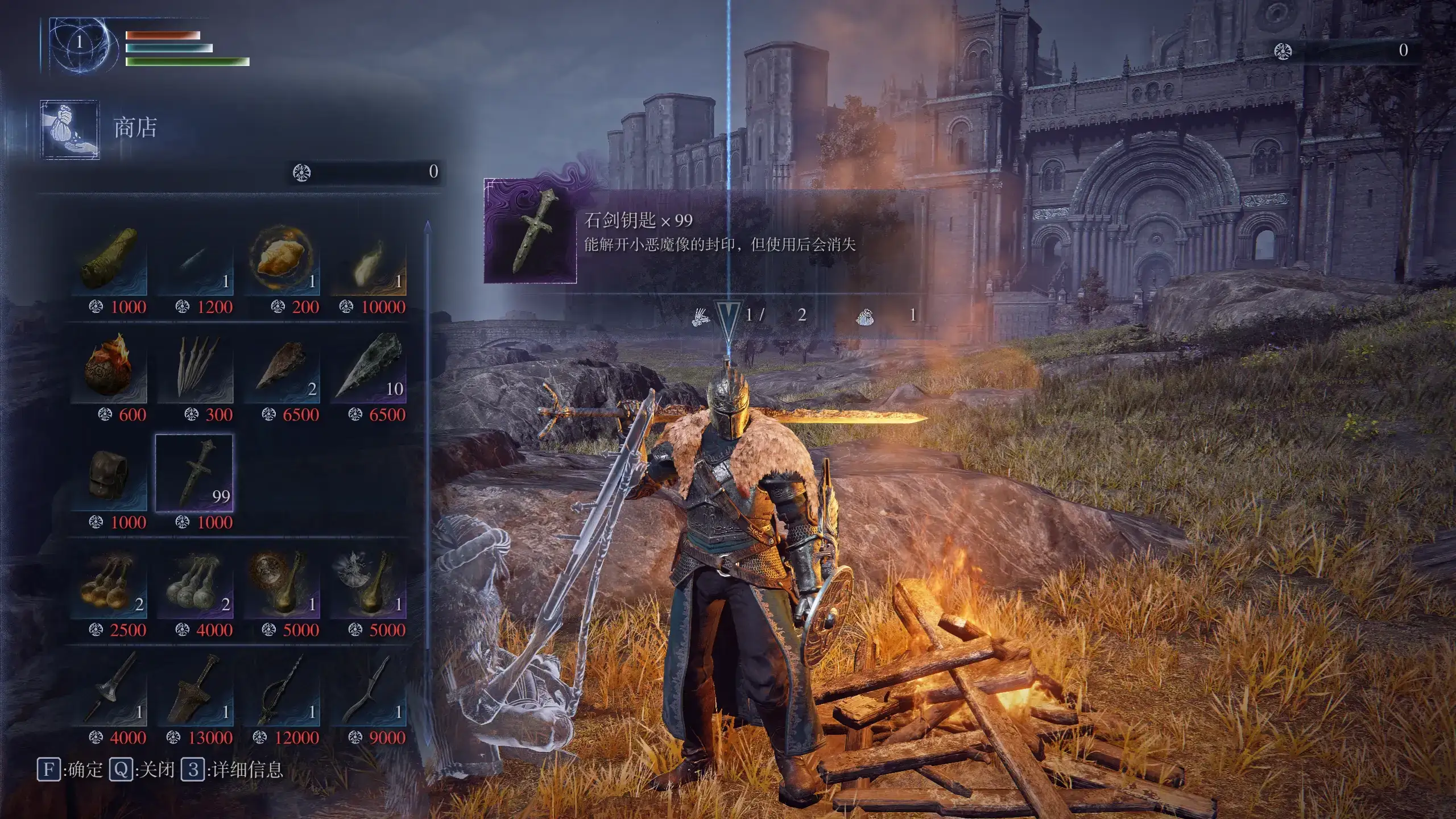Pick the thin silver needle item costing 1200

click(195, 259)
